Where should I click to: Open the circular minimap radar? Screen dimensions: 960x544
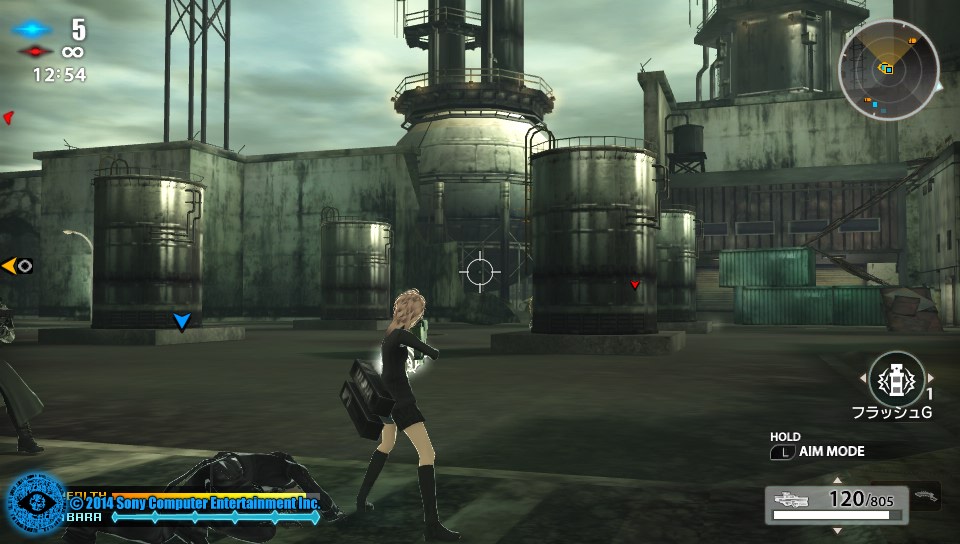888,70
